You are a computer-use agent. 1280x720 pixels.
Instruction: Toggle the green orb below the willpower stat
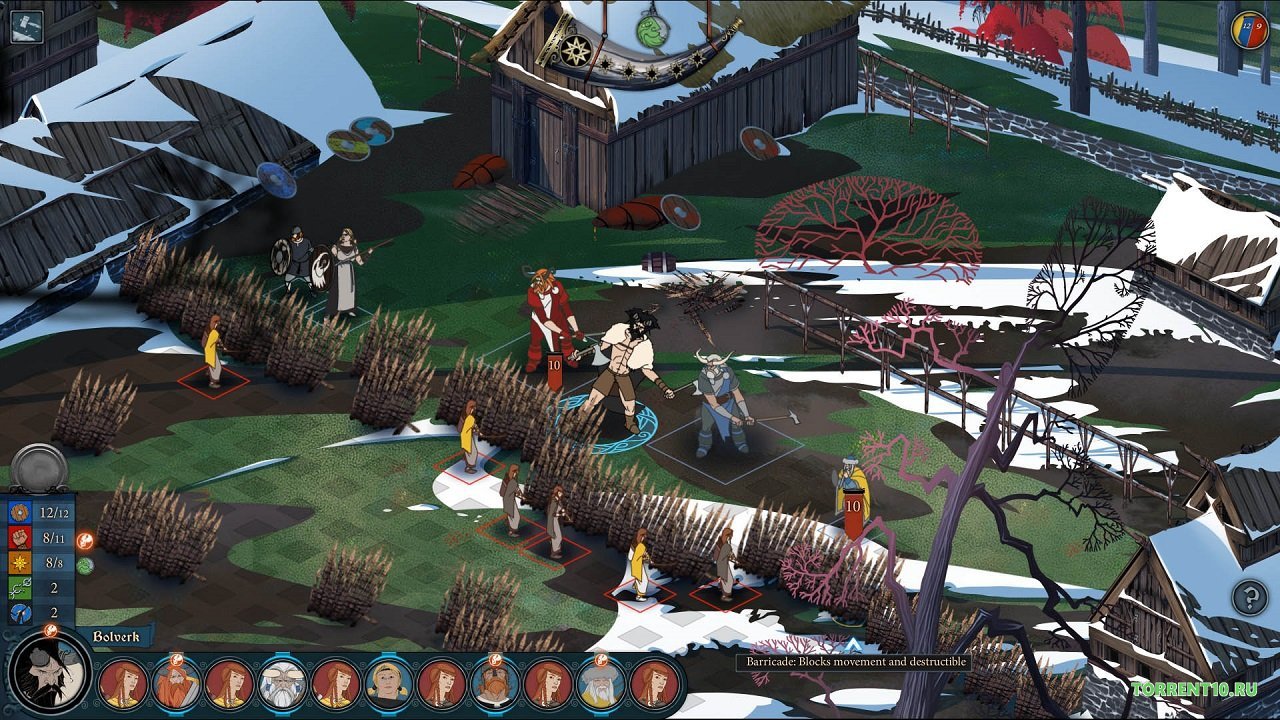[84, 565]
